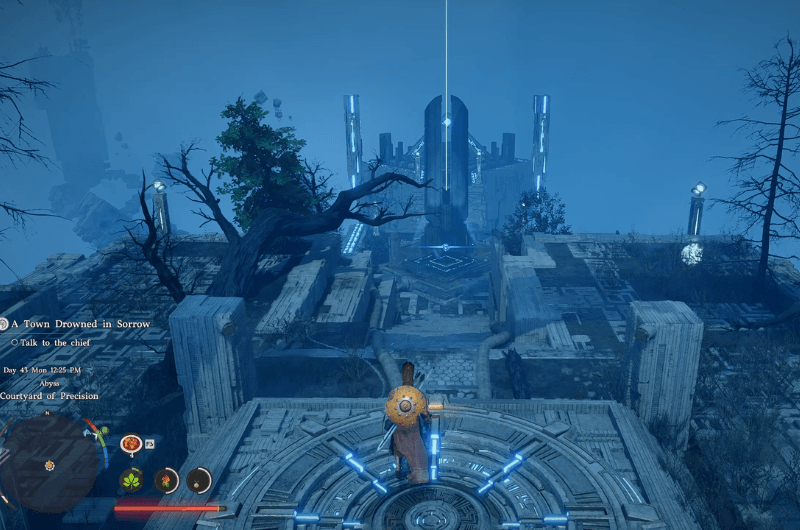This screenshot has height=530, width=800.
Task: Activate the orange flower skill icon
Action: (166, 480)
